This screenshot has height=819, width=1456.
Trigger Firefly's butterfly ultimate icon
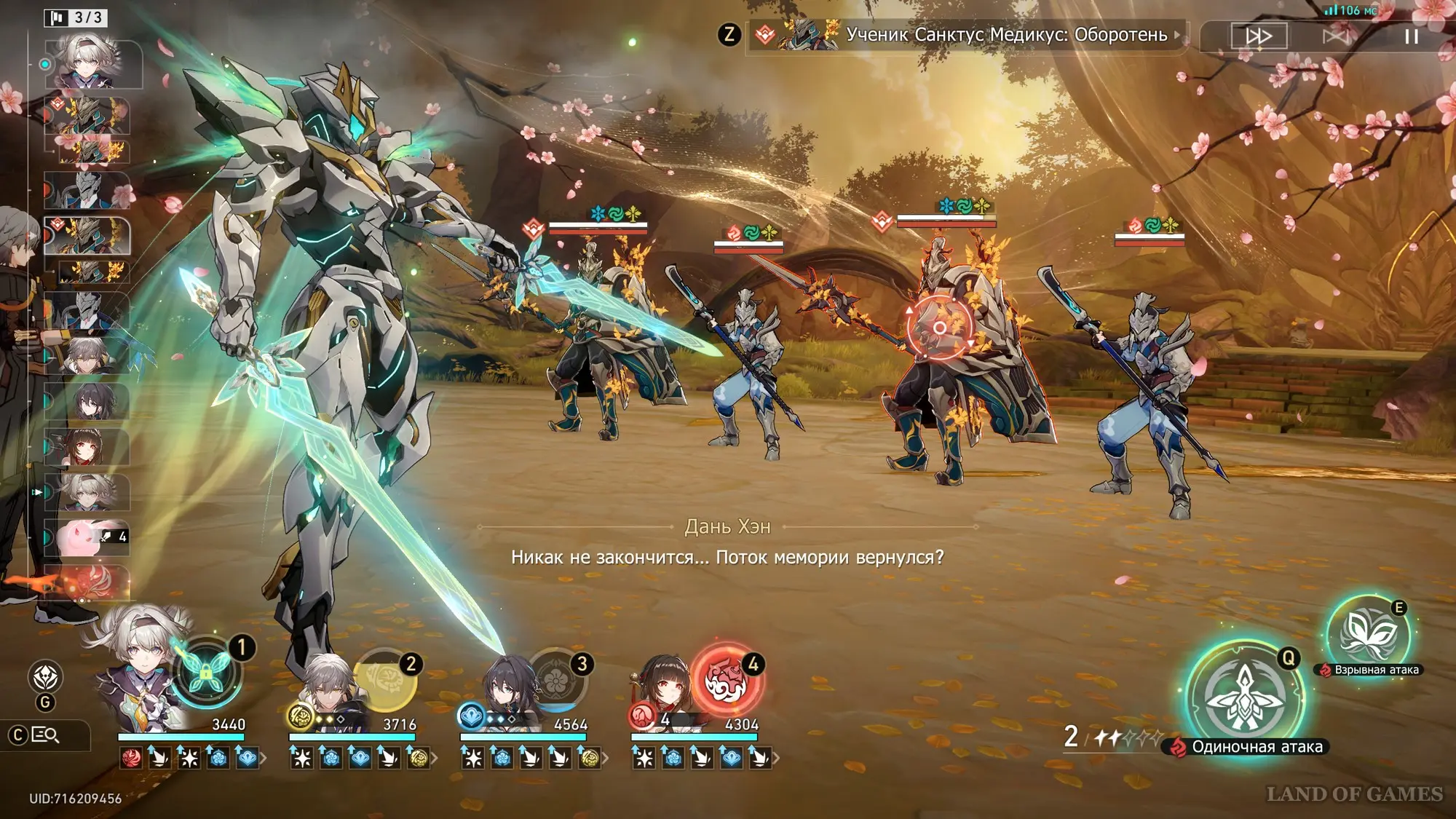pos(205,673)
